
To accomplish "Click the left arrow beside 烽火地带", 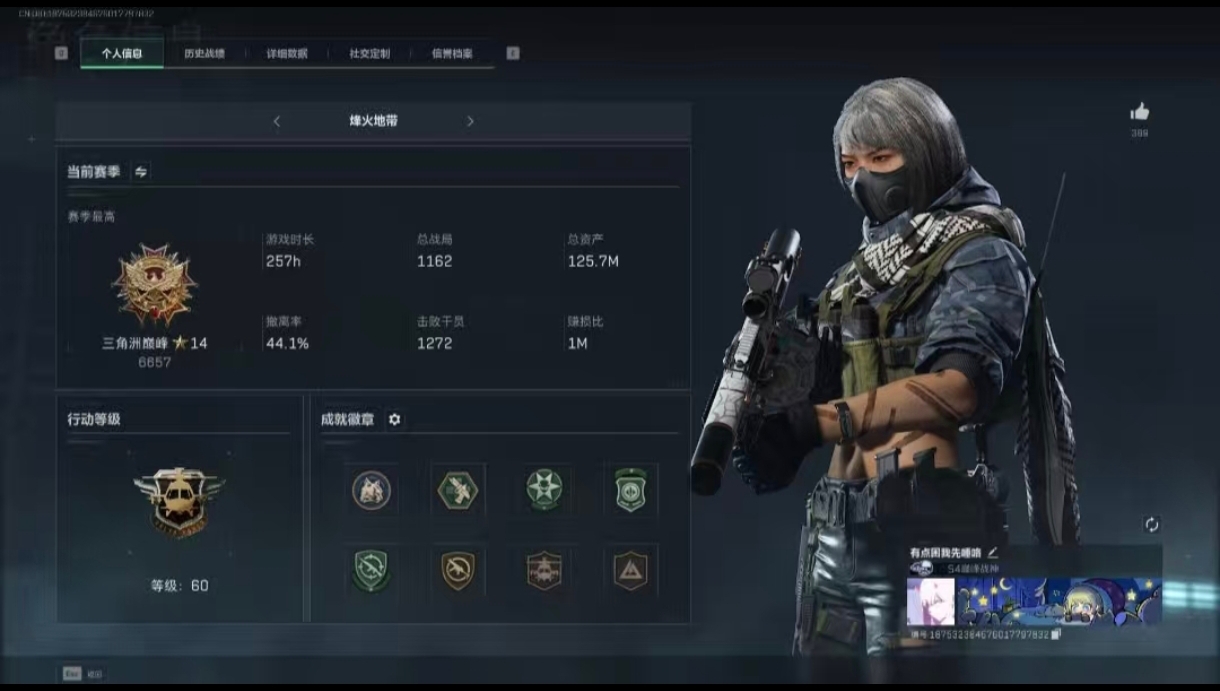I will tap(277, 121).
